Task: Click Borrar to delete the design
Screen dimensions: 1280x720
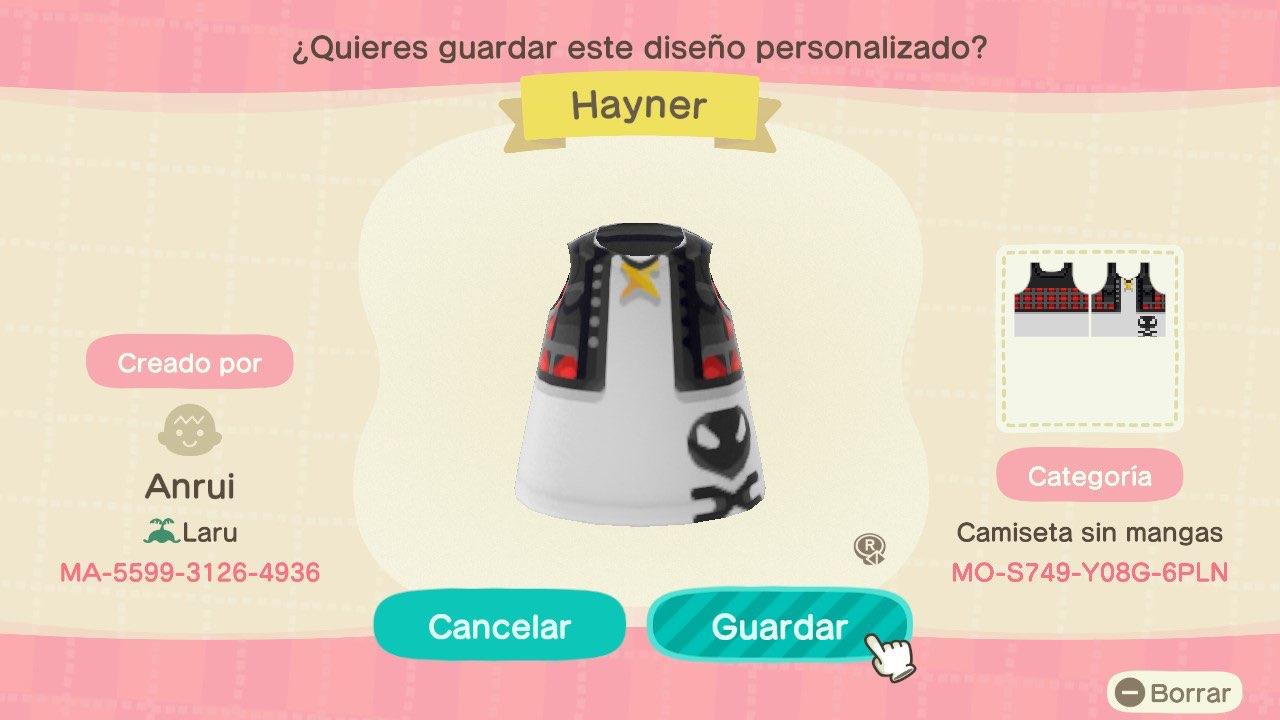Action: (1185, 692)
